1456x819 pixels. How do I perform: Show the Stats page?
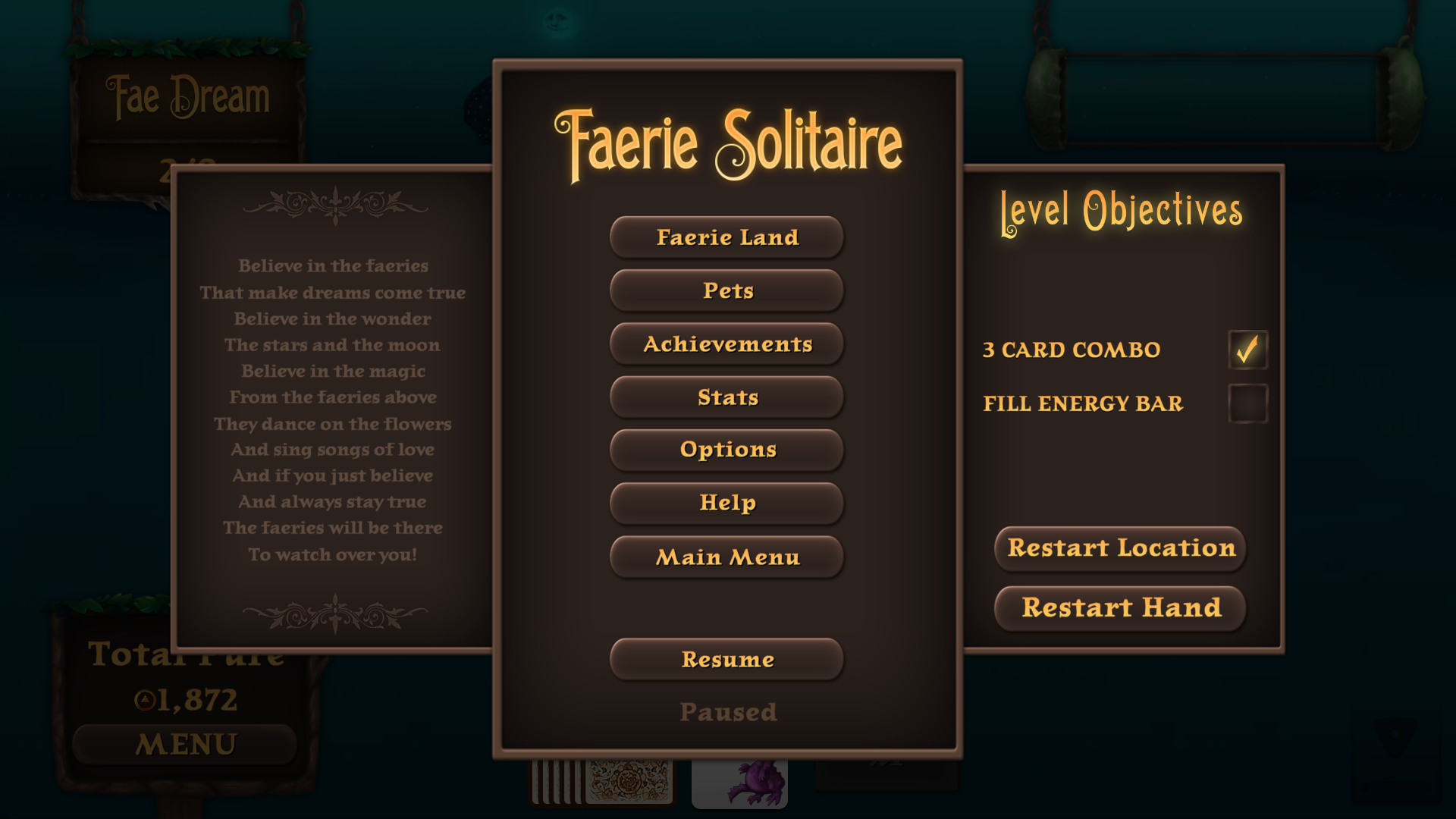pyautogui.click(x=727, y=397)
